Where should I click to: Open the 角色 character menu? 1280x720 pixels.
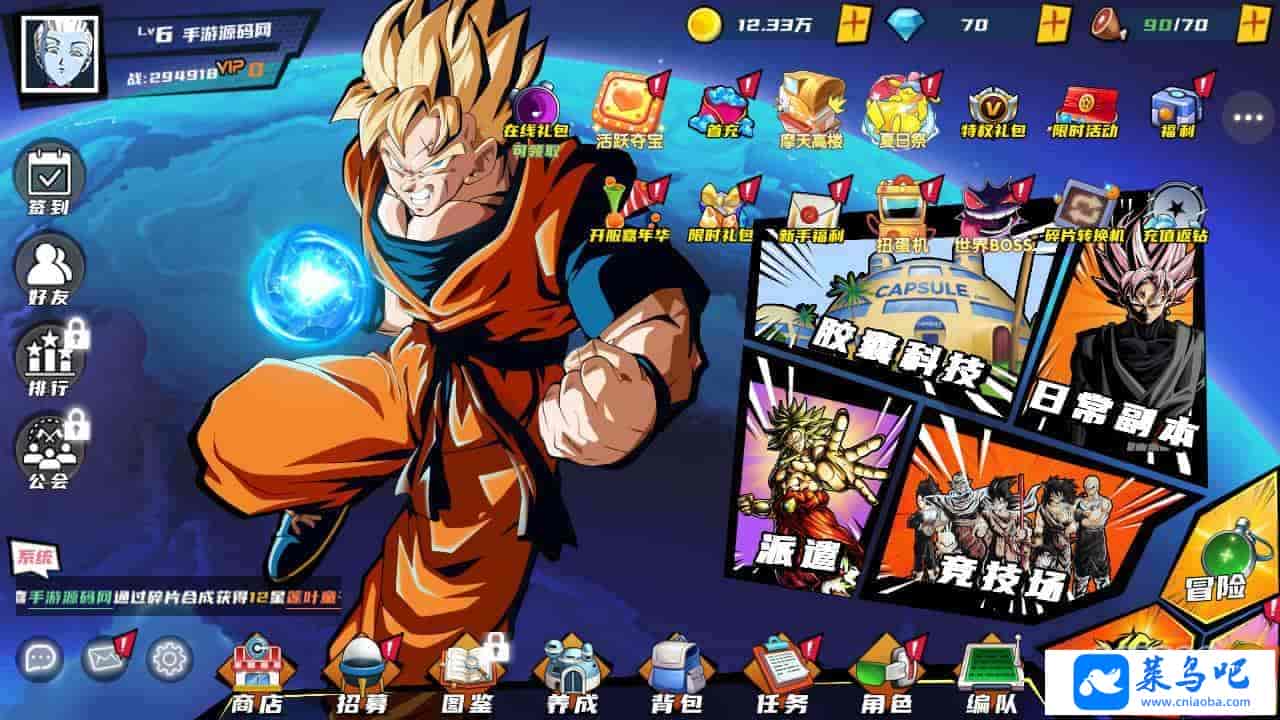click(x=886, y=676)
